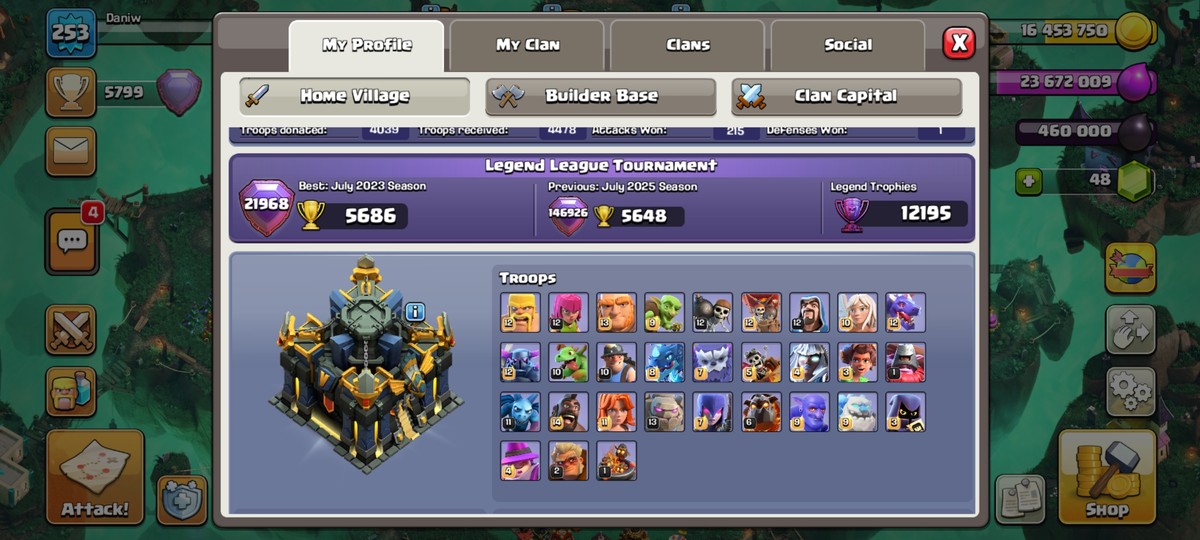Click the Wall Breaker troop icon
Viewport: 1200px width, 540px height.
point(712,312)
